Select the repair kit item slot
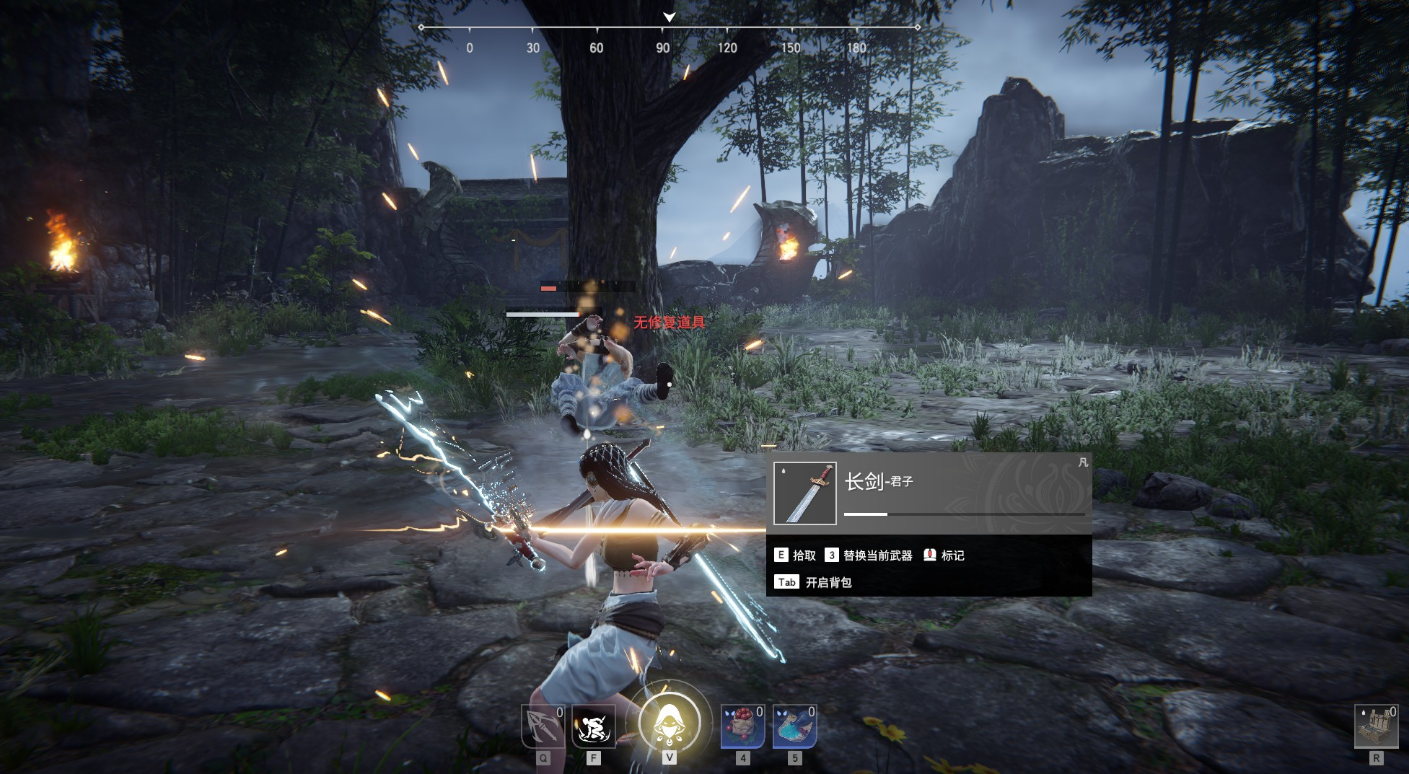 pos(1376,726)
